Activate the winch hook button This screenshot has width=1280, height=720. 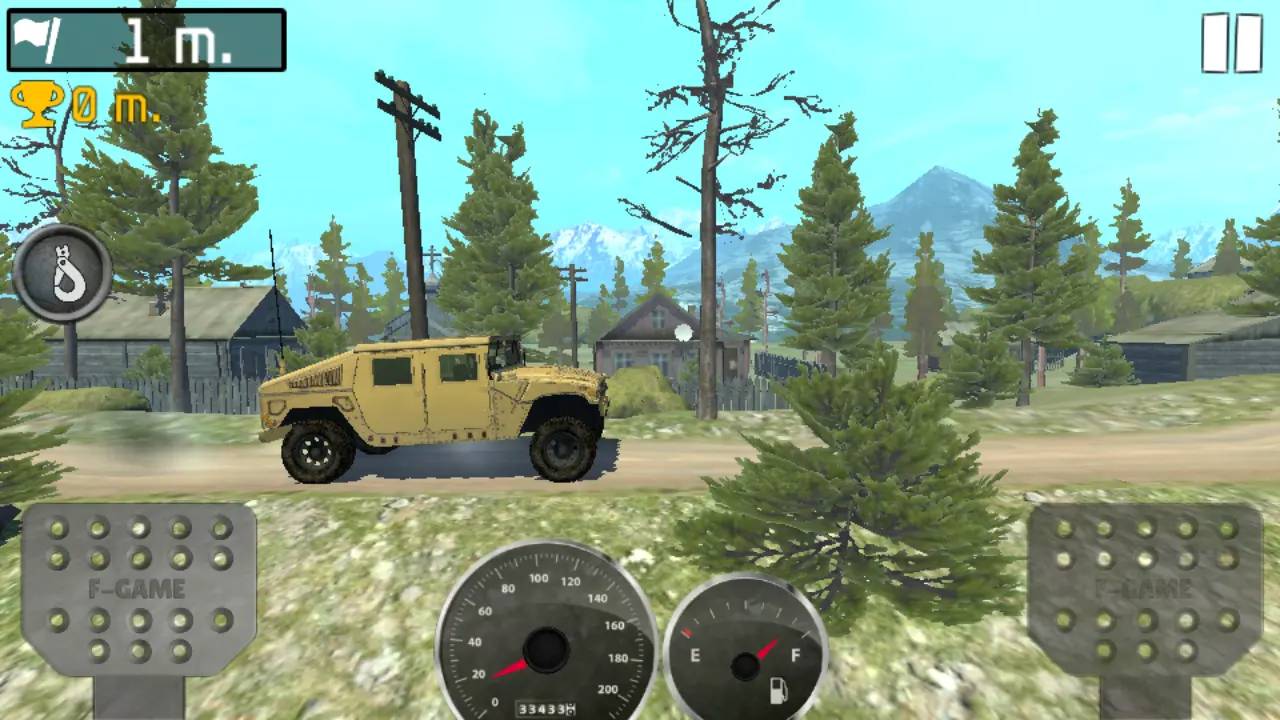(62, 273)
